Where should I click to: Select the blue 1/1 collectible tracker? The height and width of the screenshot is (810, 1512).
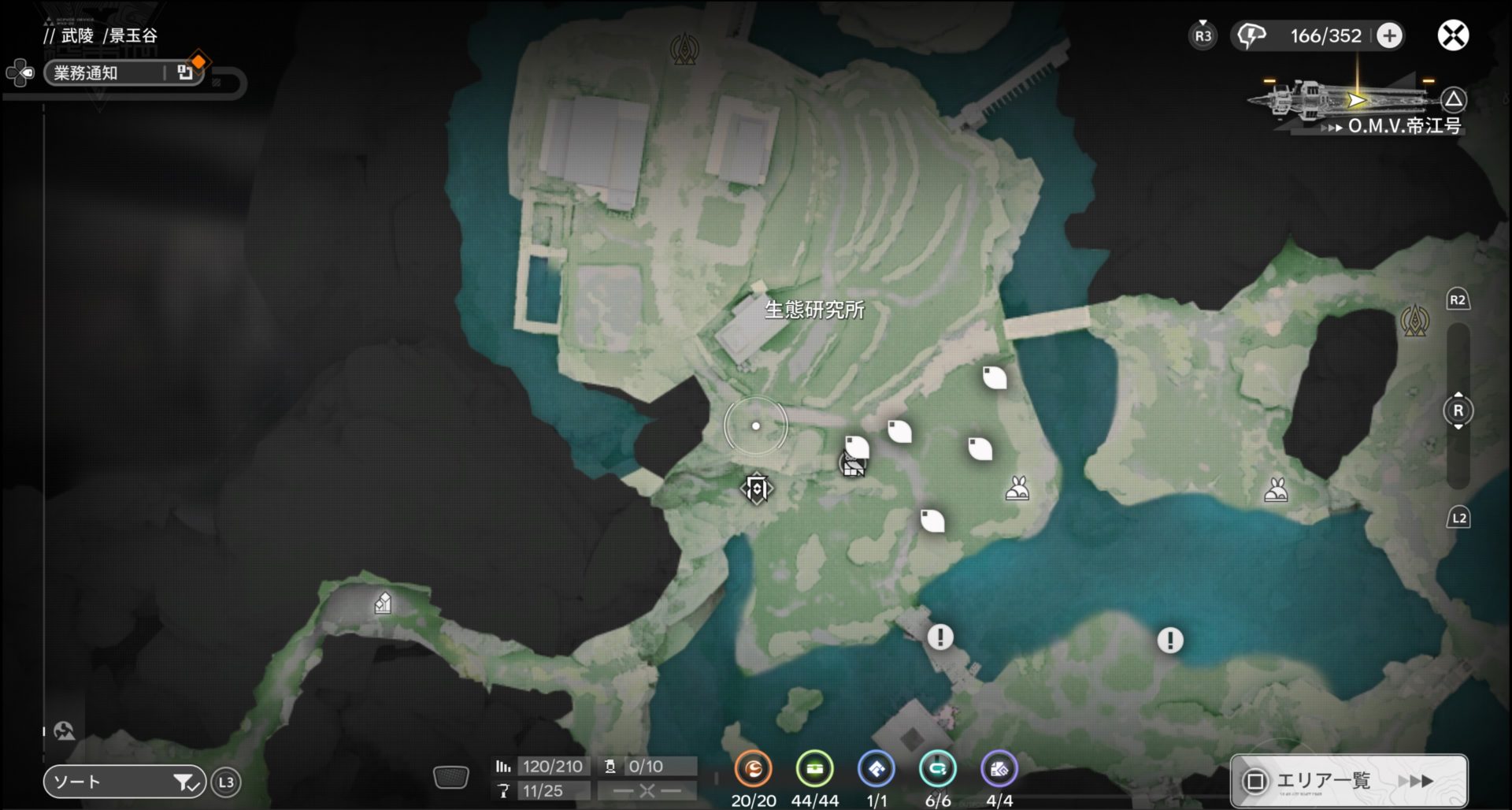876,769
